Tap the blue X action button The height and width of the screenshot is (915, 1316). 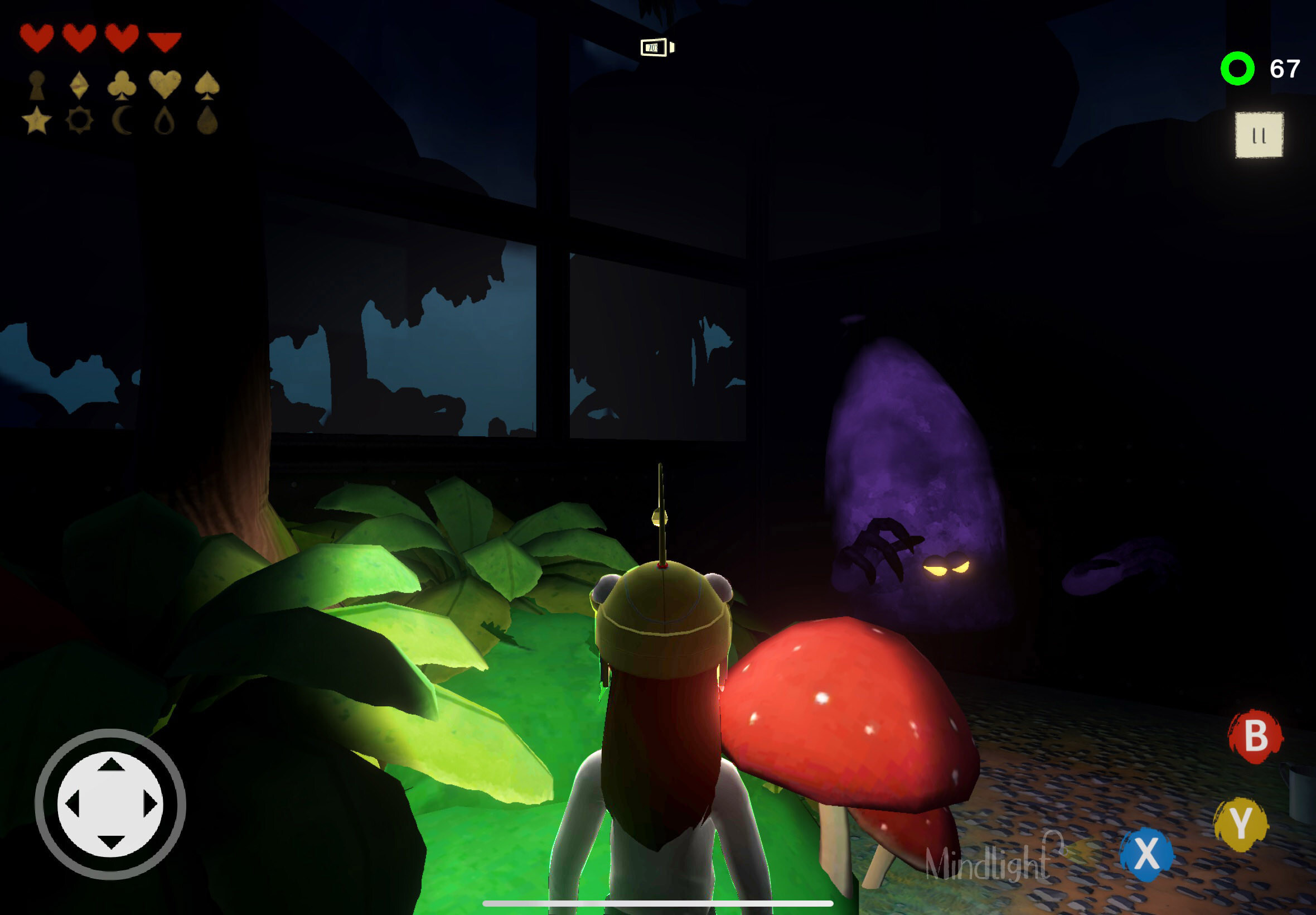pos(1146,854)
